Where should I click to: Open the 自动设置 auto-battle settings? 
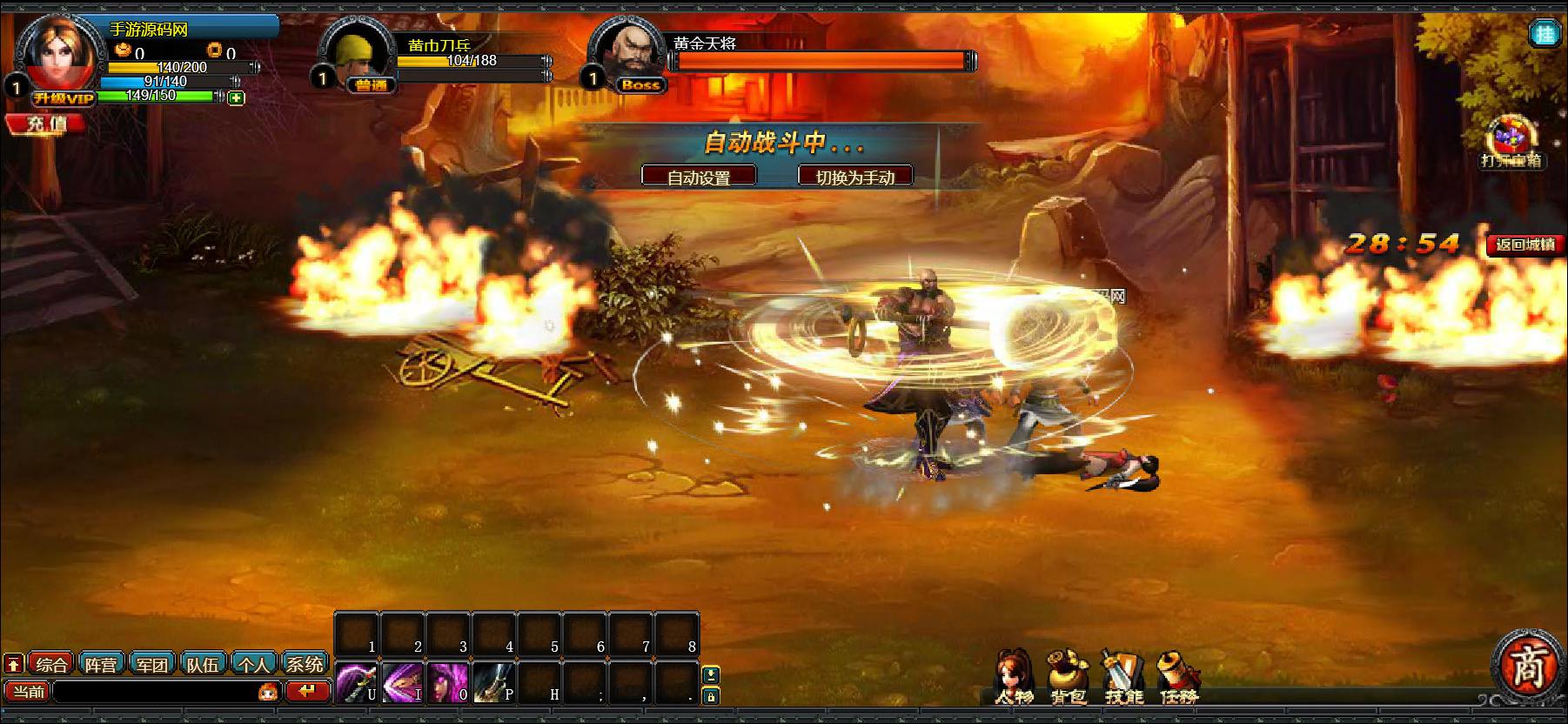(x=699, y=177)
